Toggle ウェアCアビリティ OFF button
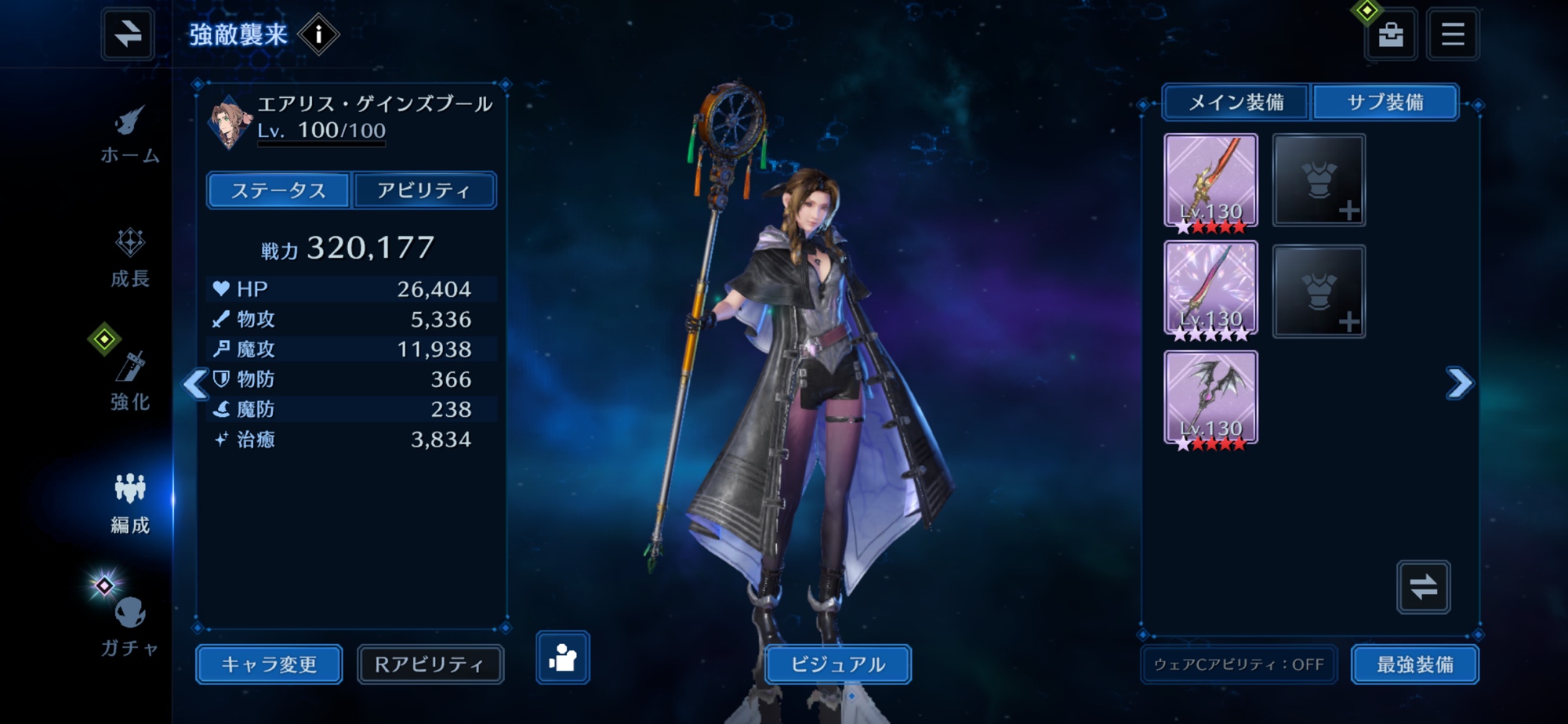The height and width of the screenshot is (724, 1568). click(1239, 664)
